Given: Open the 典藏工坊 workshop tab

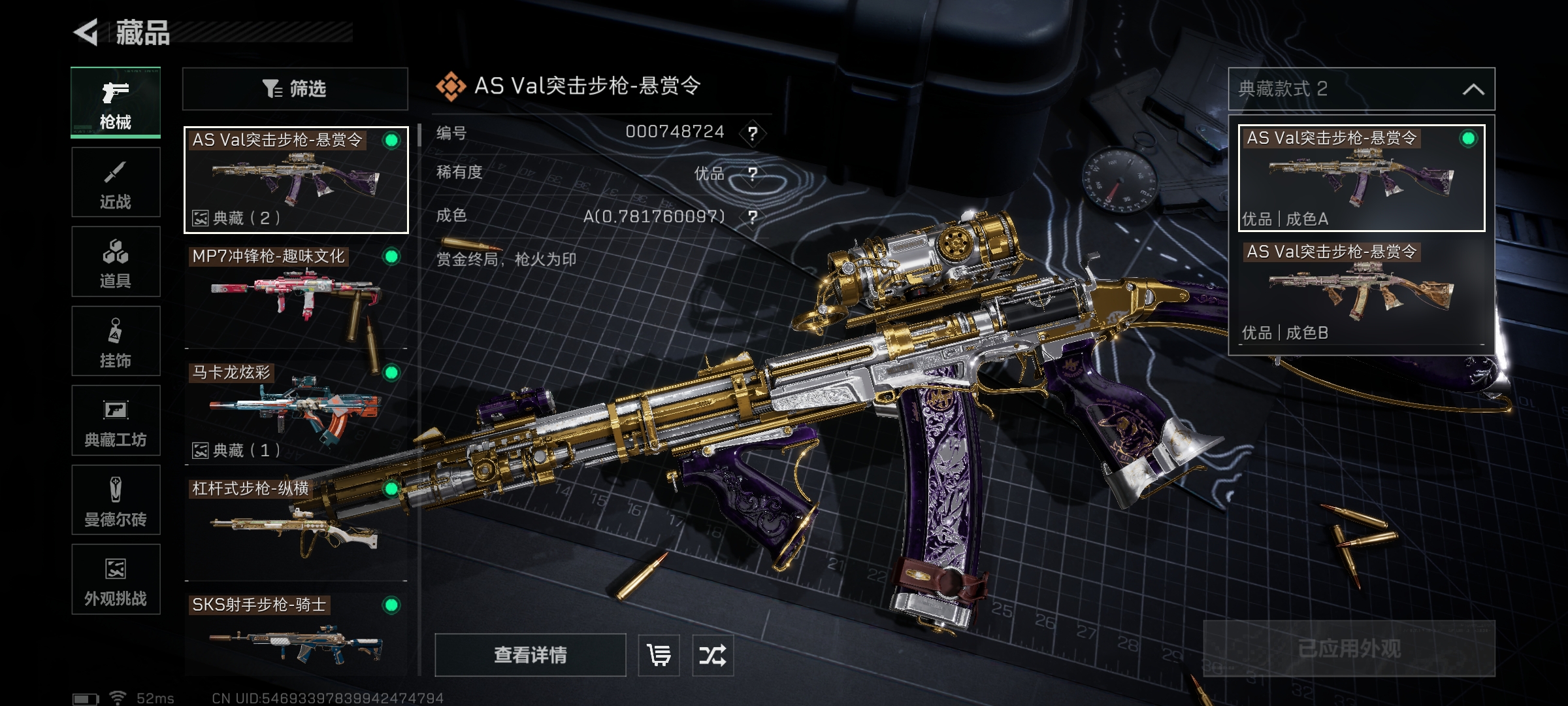Looking at the screenshot, I should pos(116,420).
